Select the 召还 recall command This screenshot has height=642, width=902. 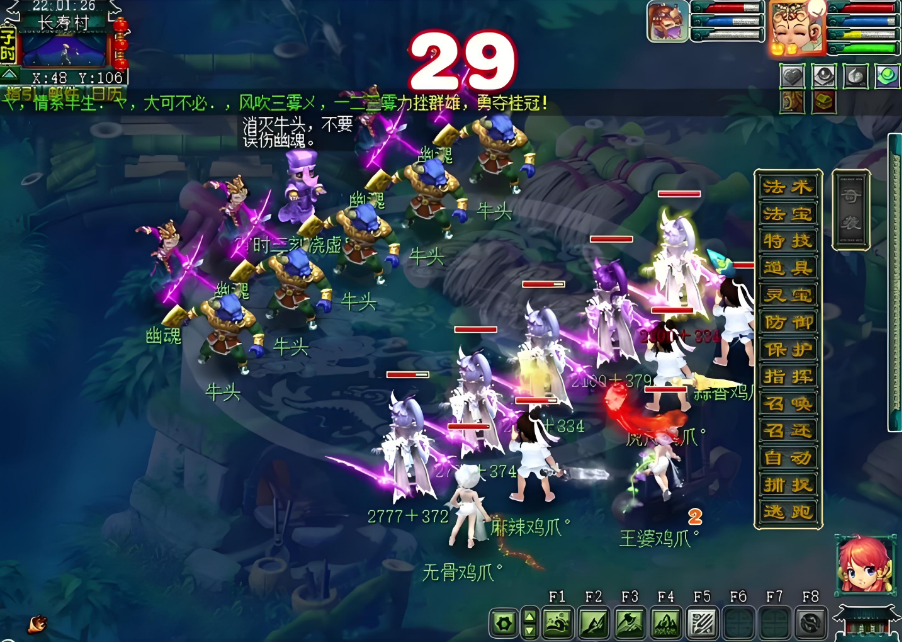[789, 431]
